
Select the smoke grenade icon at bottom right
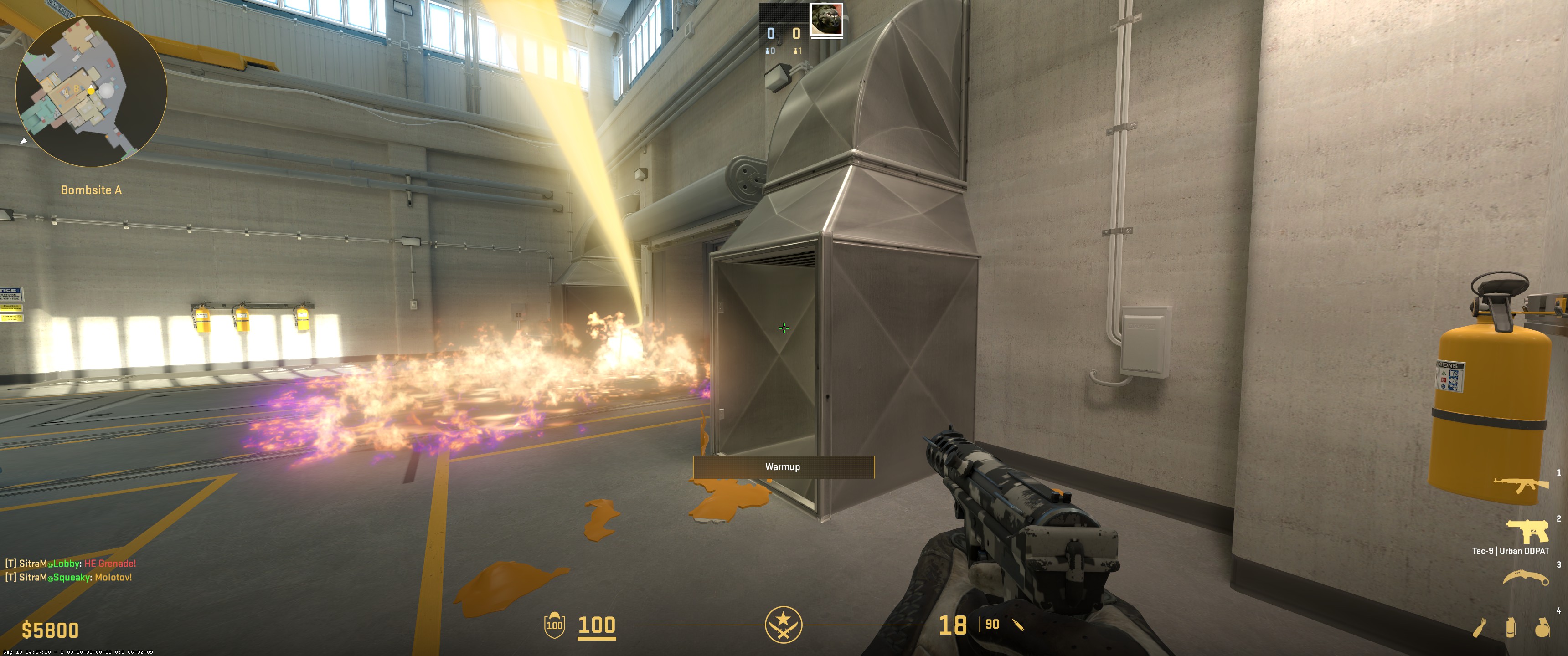(1511, 627)
